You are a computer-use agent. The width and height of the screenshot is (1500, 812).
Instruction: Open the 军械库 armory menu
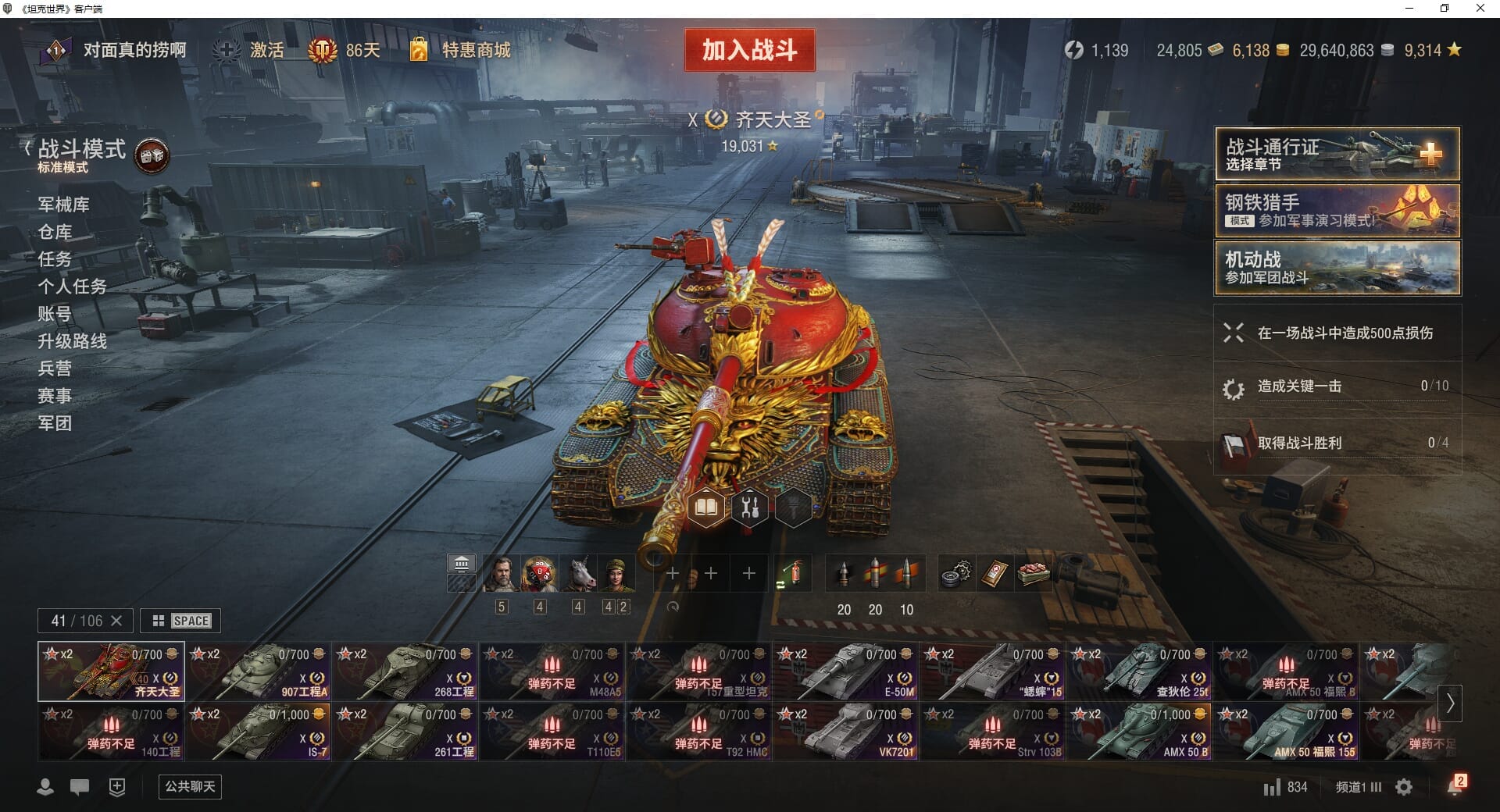click(63, 205)
